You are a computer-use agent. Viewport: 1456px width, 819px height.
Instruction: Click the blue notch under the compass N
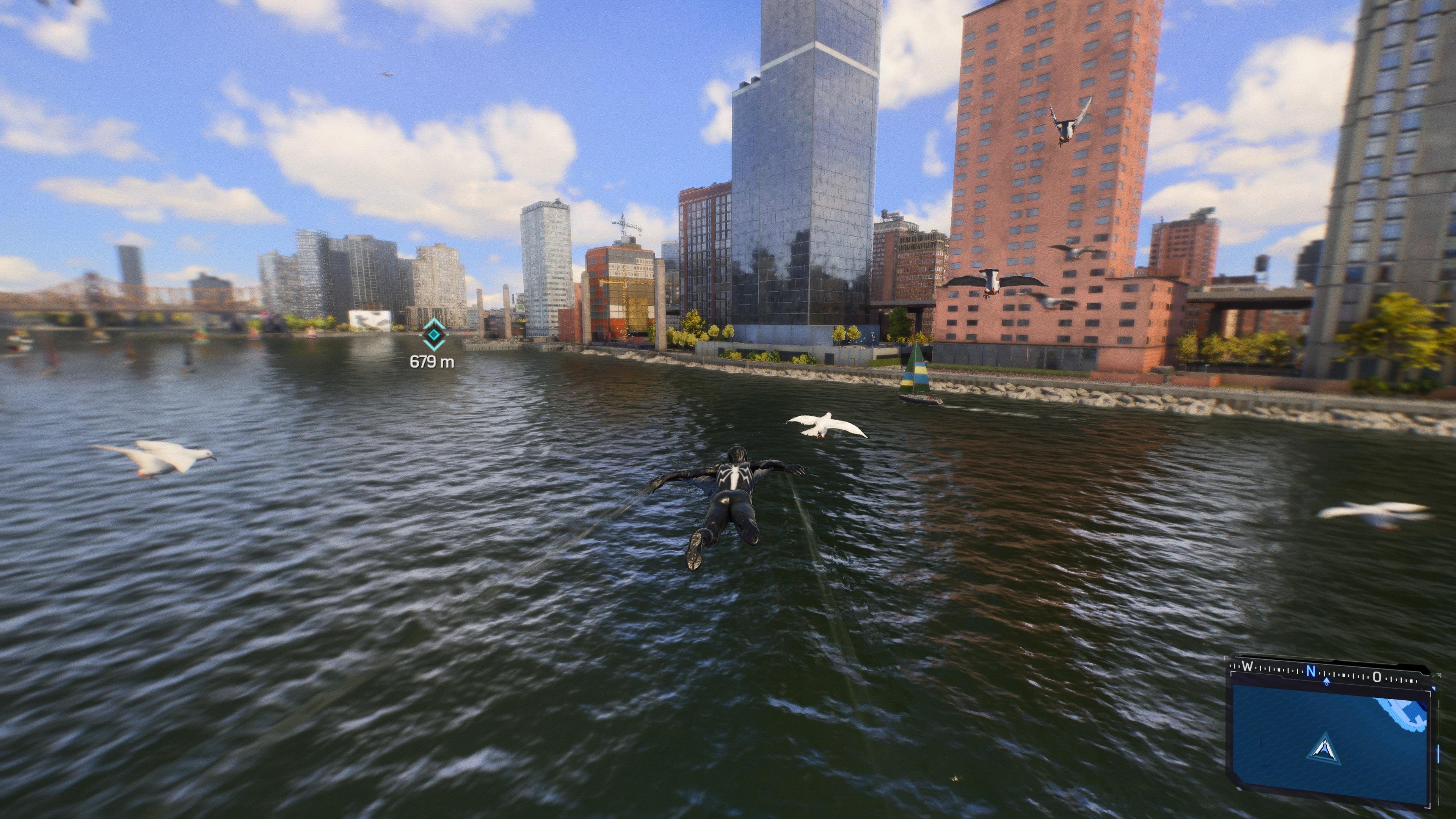1327,682
